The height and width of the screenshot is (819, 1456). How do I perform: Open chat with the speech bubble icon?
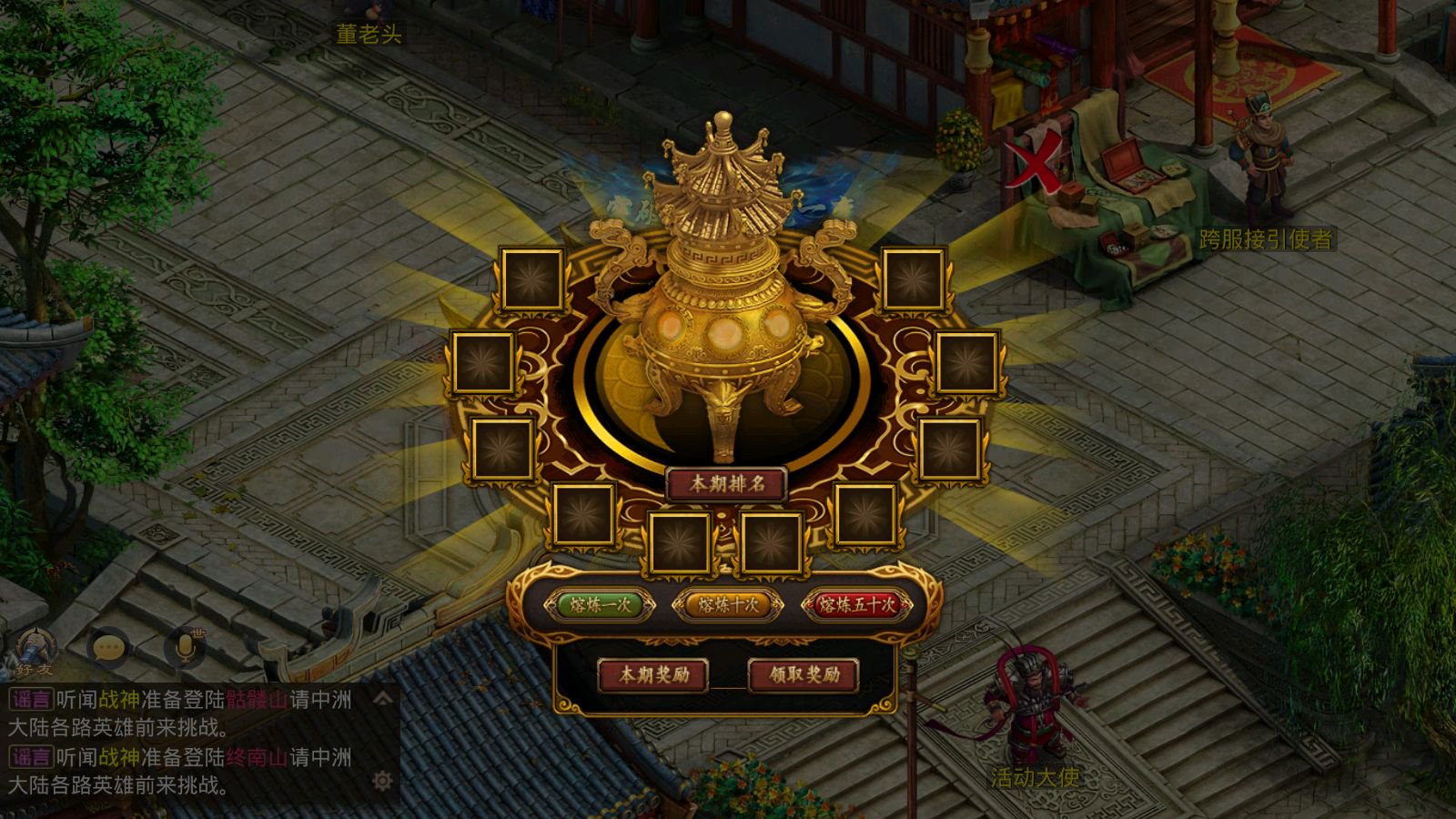coord(109,648)
